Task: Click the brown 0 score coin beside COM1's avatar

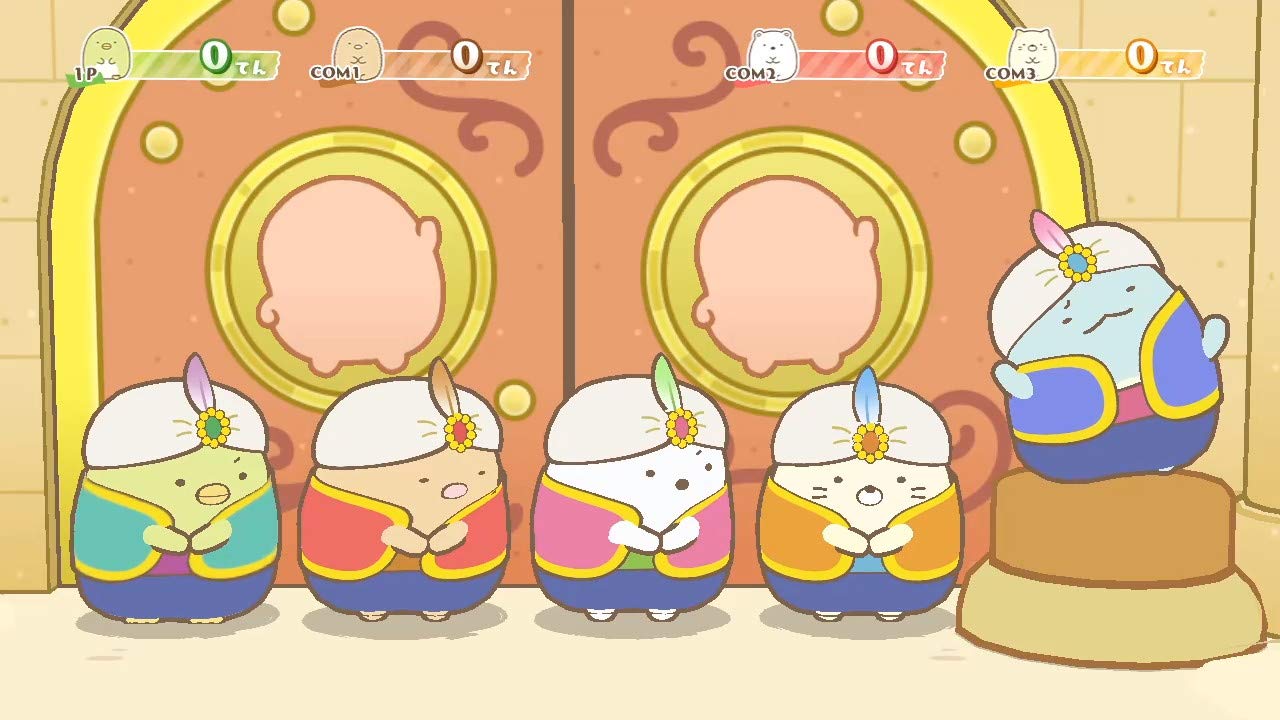Action: pyautogui.click(x=465, y=58)
